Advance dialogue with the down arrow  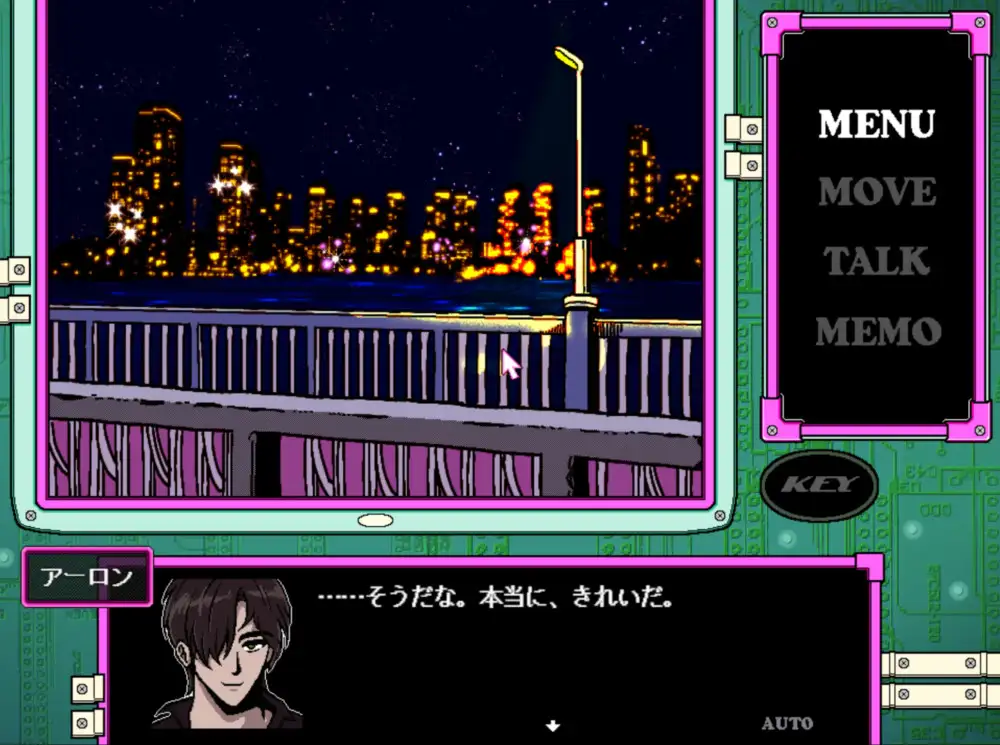click(552, 726)
